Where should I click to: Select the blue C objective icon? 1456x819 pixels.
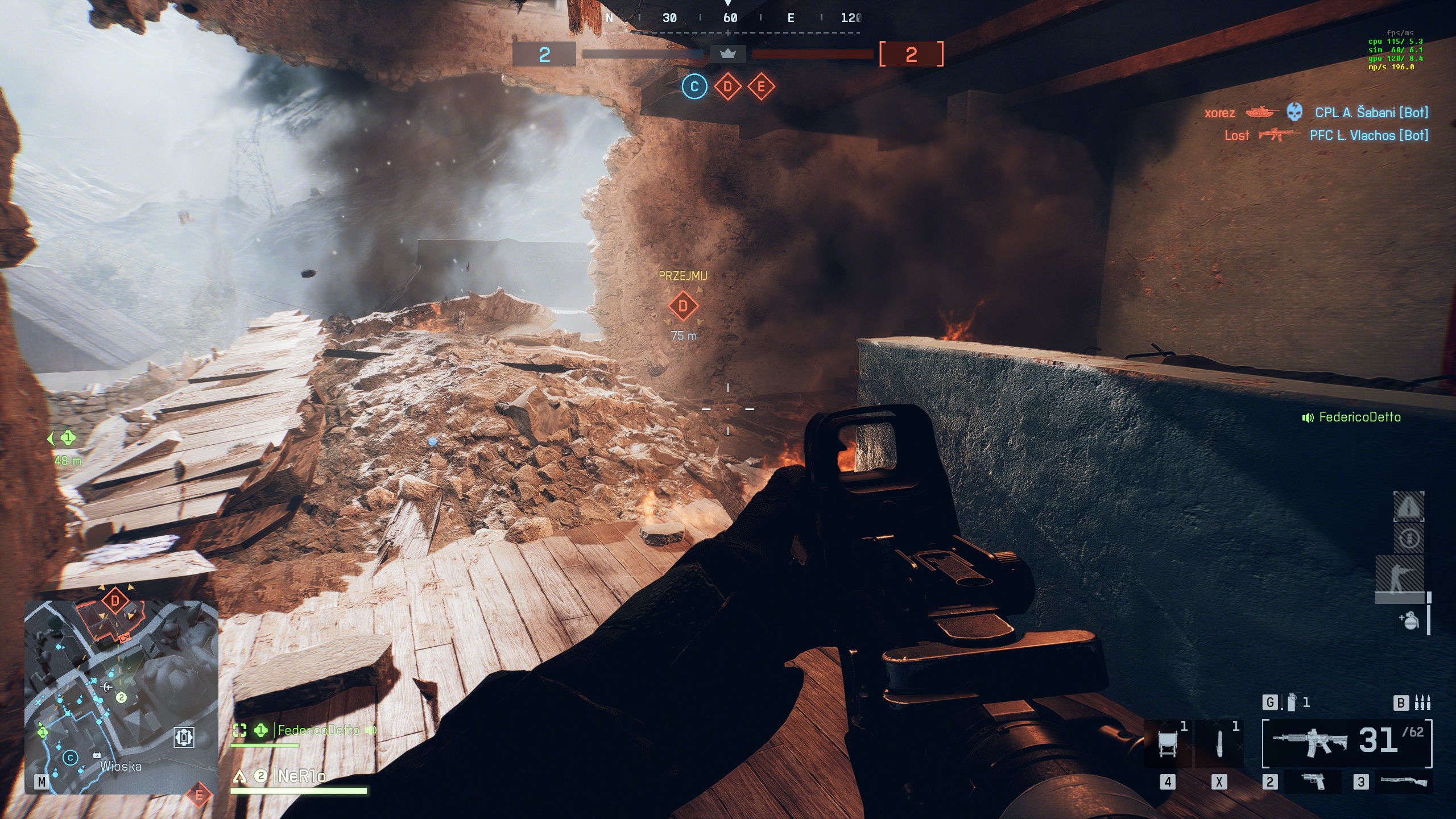(x=694, y=87)
